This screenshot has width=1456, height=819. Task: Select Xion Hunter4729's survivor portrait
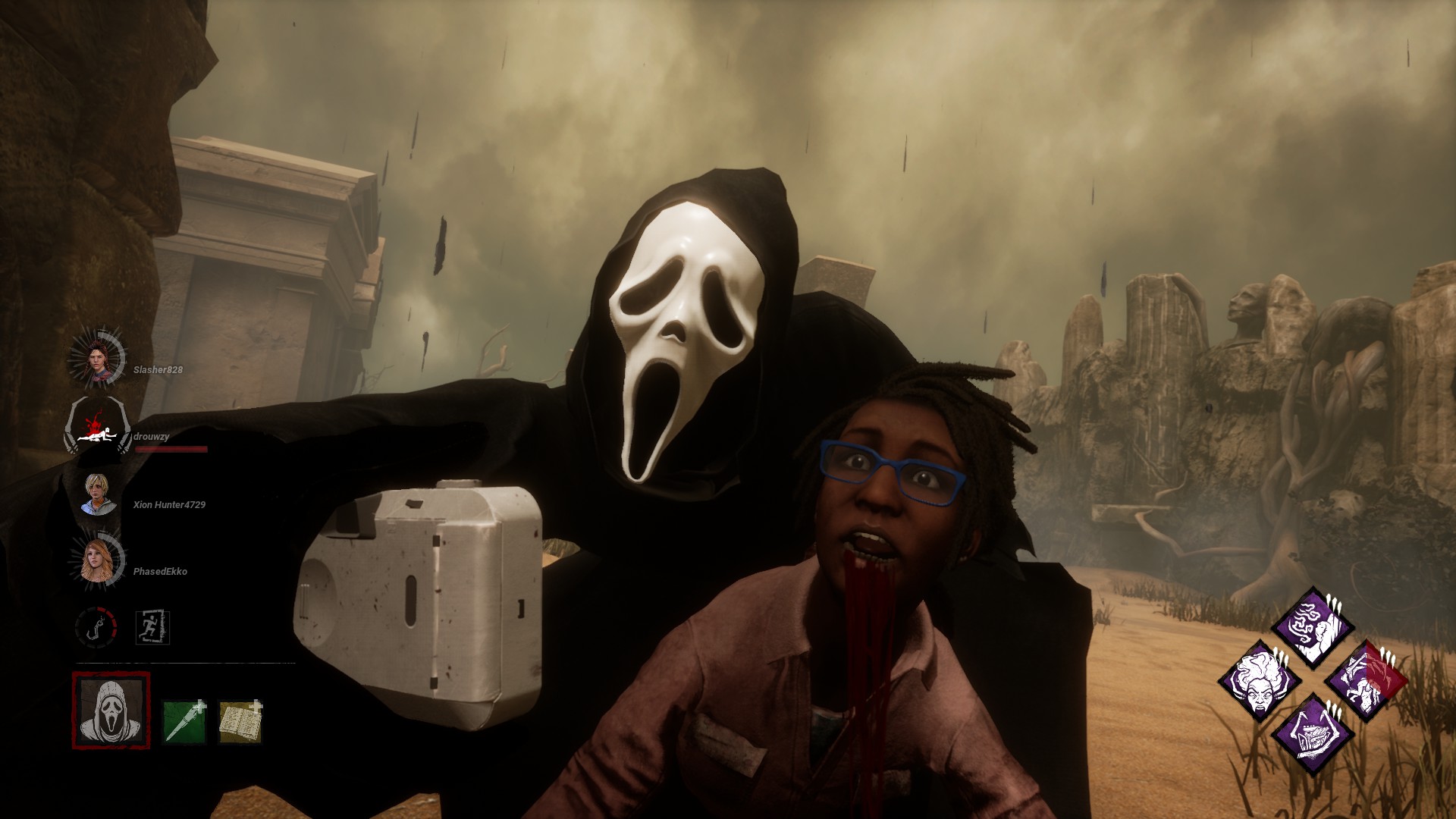[99, 494]
